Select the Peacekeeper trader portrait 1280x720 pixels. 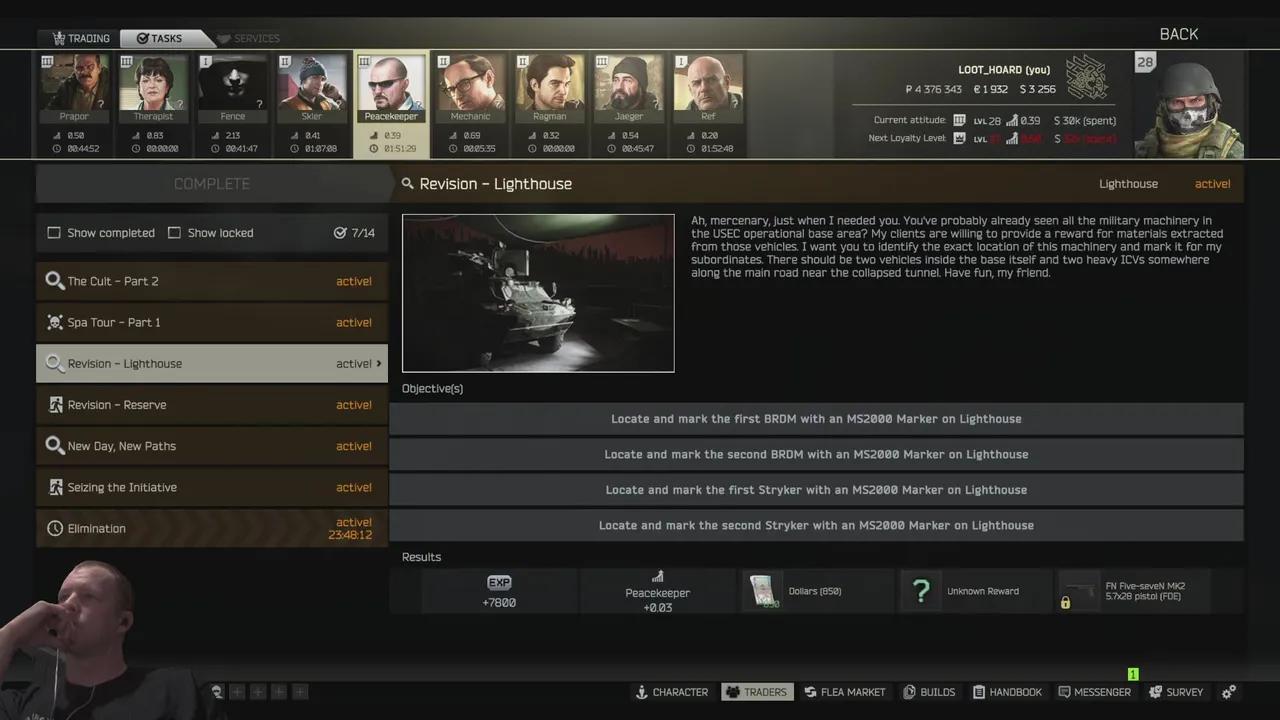(x=390, y=85)
